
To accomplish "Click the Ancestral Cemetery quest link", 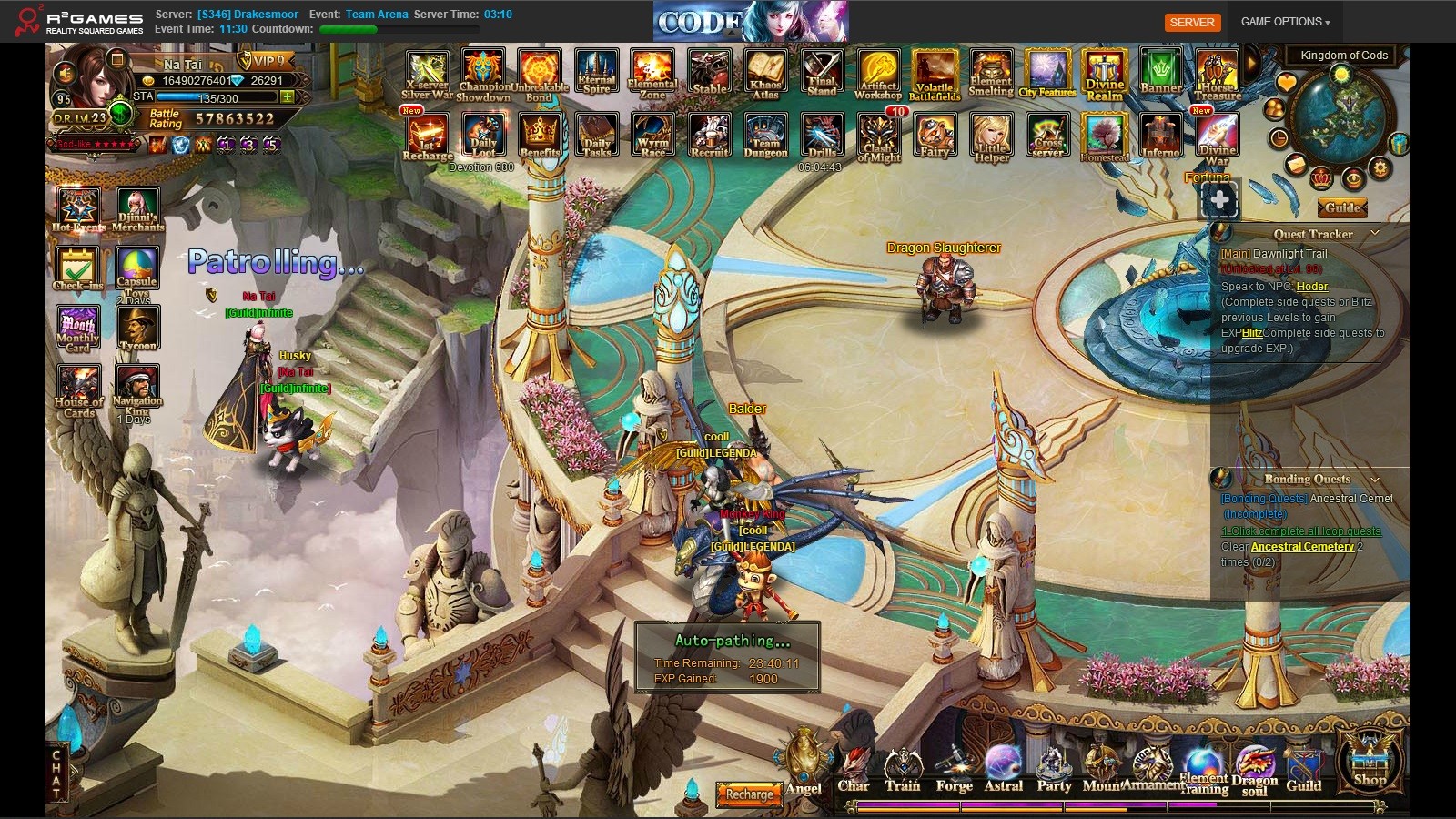I will point(1302,547).
